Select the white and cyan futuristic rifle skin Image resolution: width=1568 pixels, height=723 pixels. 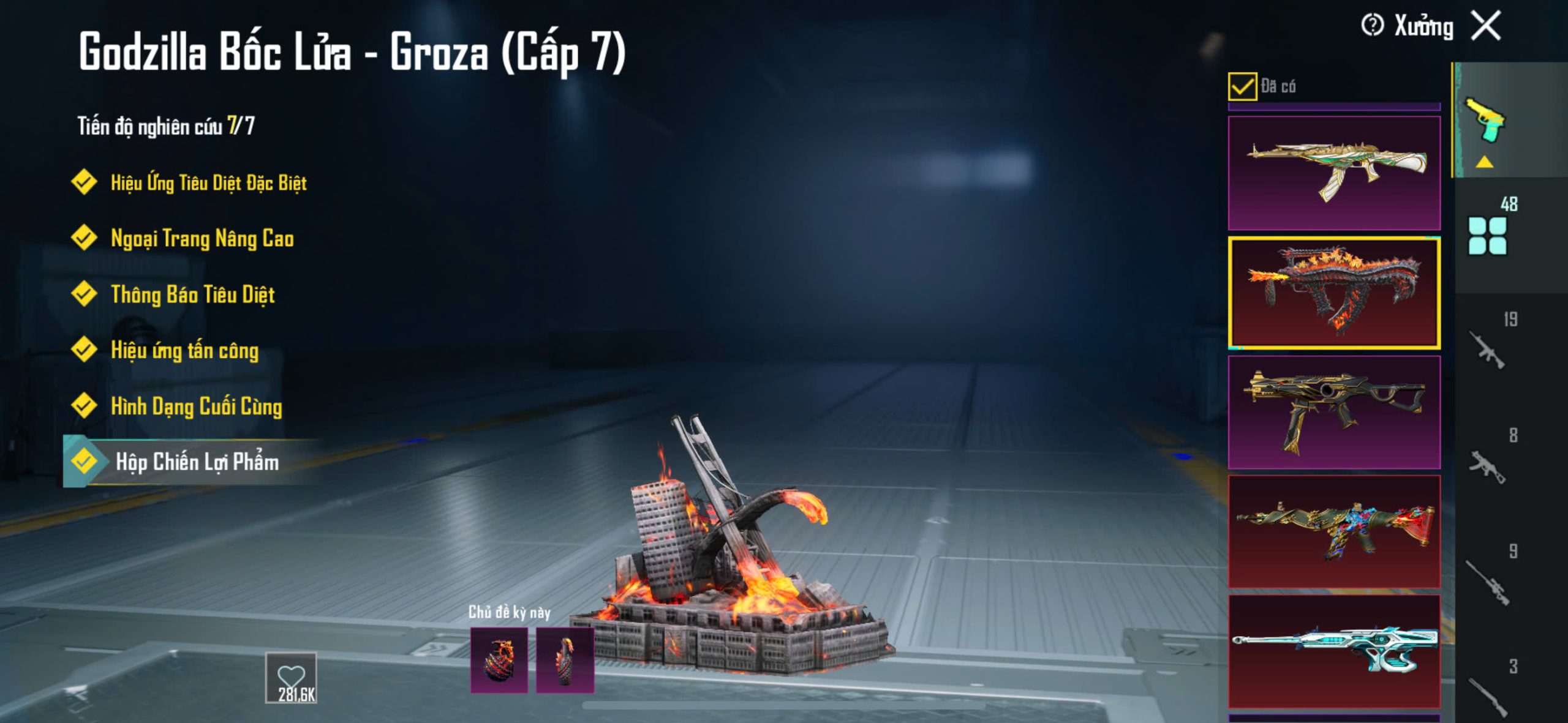(x=1334, y=651)
